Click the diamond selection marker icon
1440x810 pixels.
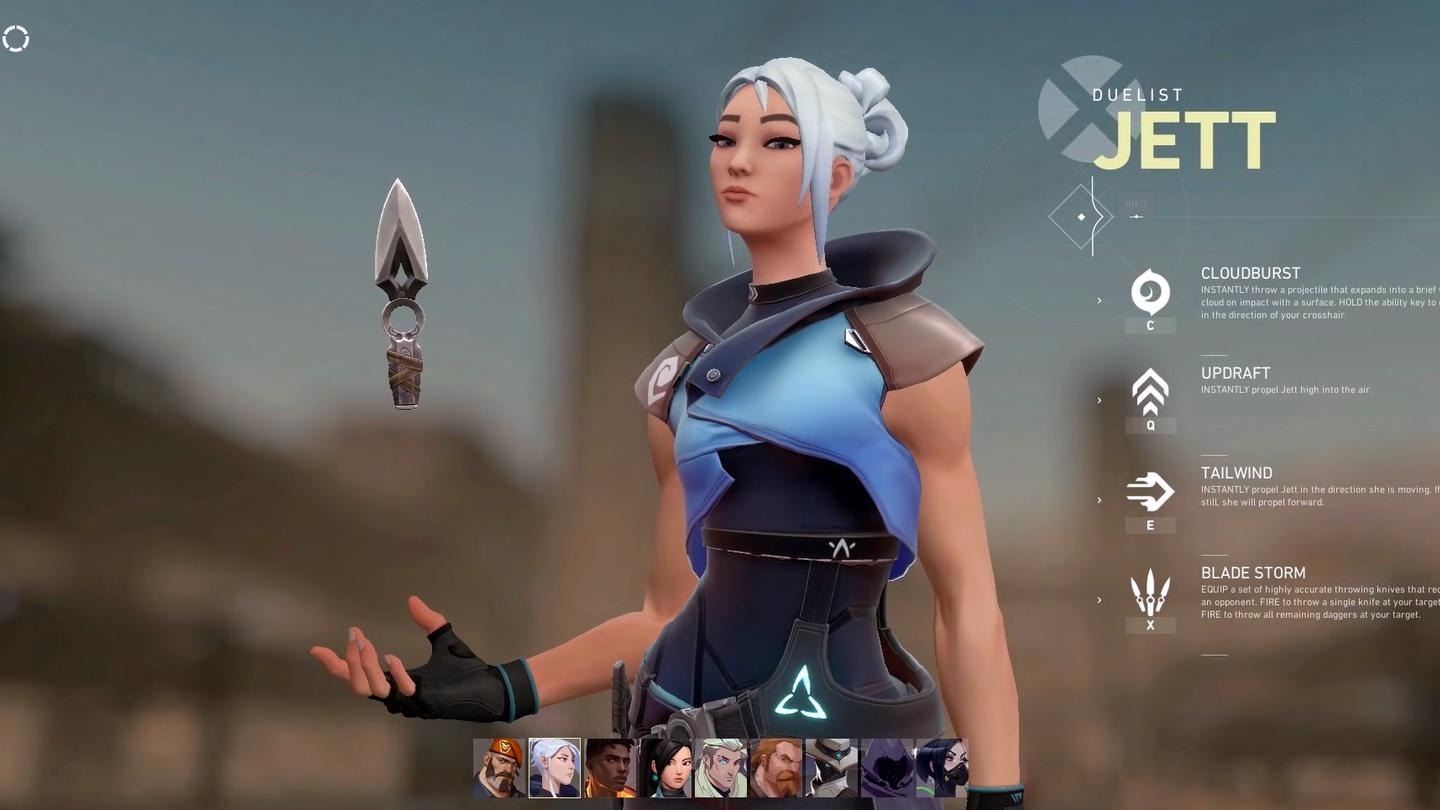coord(1081,216)
